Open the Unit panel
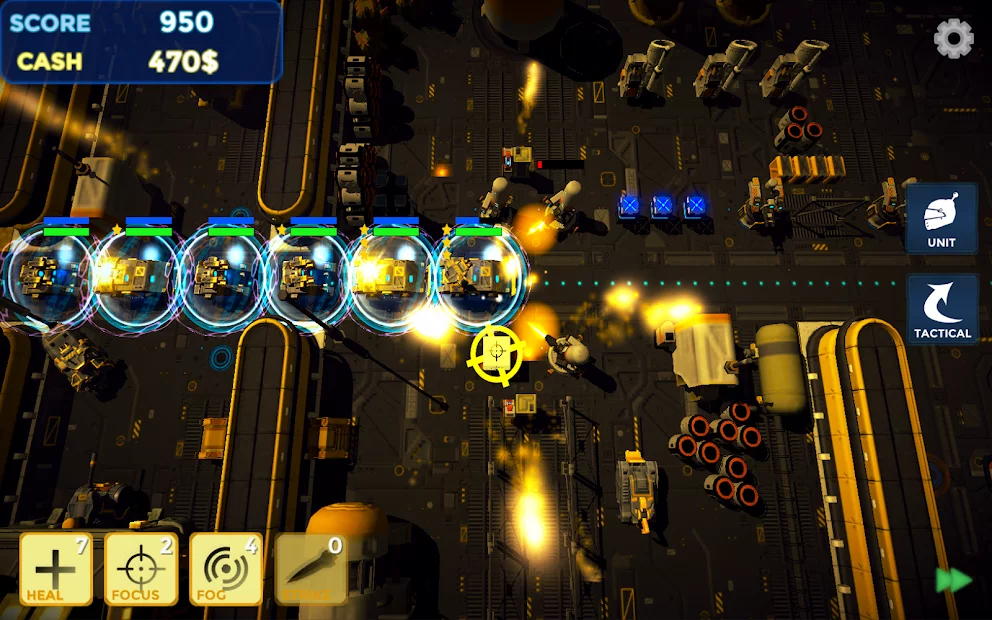Image resolution: width=992 pixels, height=620 pixels. 941,218
